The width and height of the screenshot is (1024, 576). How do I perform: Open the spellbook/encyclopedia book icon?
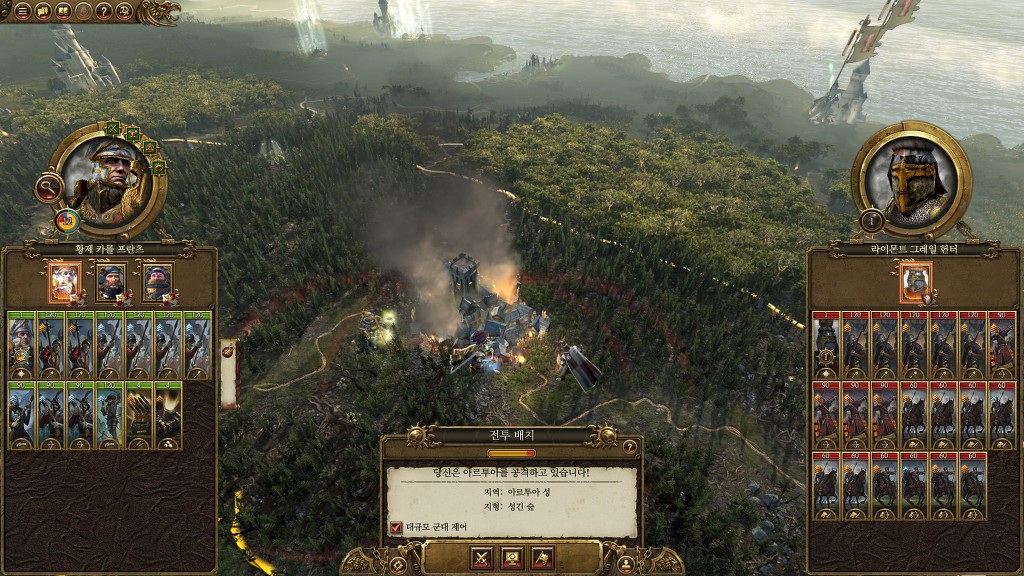click(x=62, y=11)
